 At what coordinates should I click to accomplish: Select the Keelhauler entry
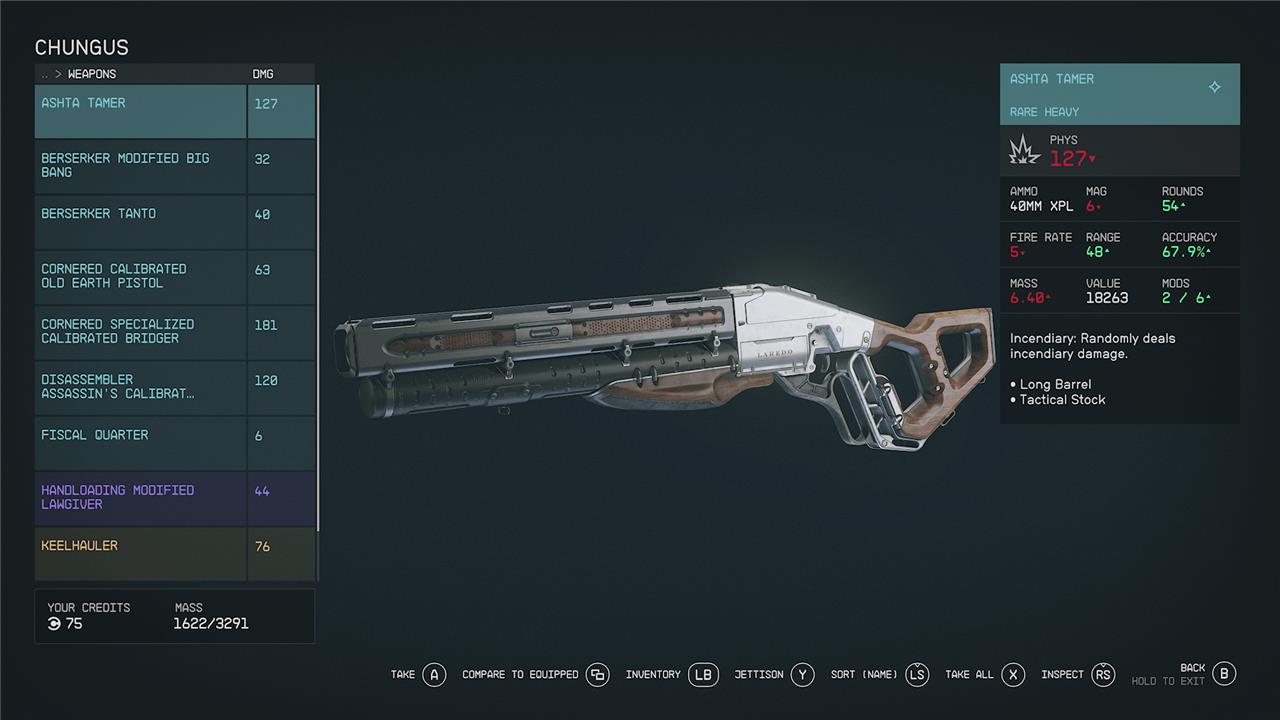[140, 553]
